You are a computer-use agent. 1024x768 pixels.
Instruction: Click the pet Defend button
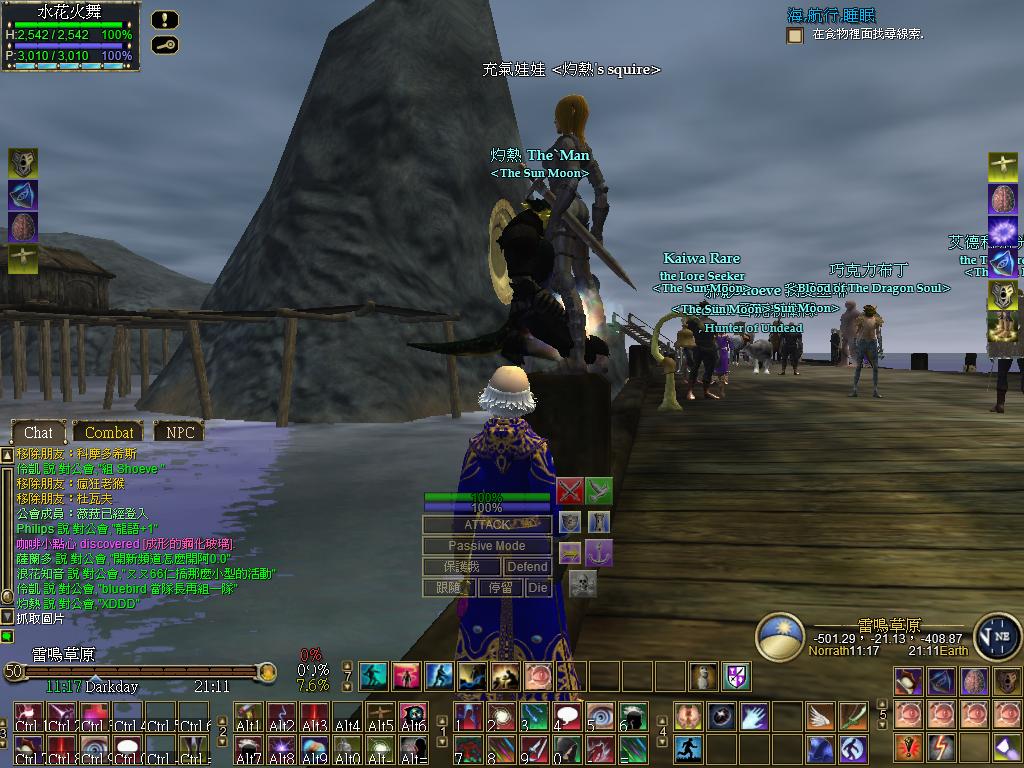click(x=527, y=567)
